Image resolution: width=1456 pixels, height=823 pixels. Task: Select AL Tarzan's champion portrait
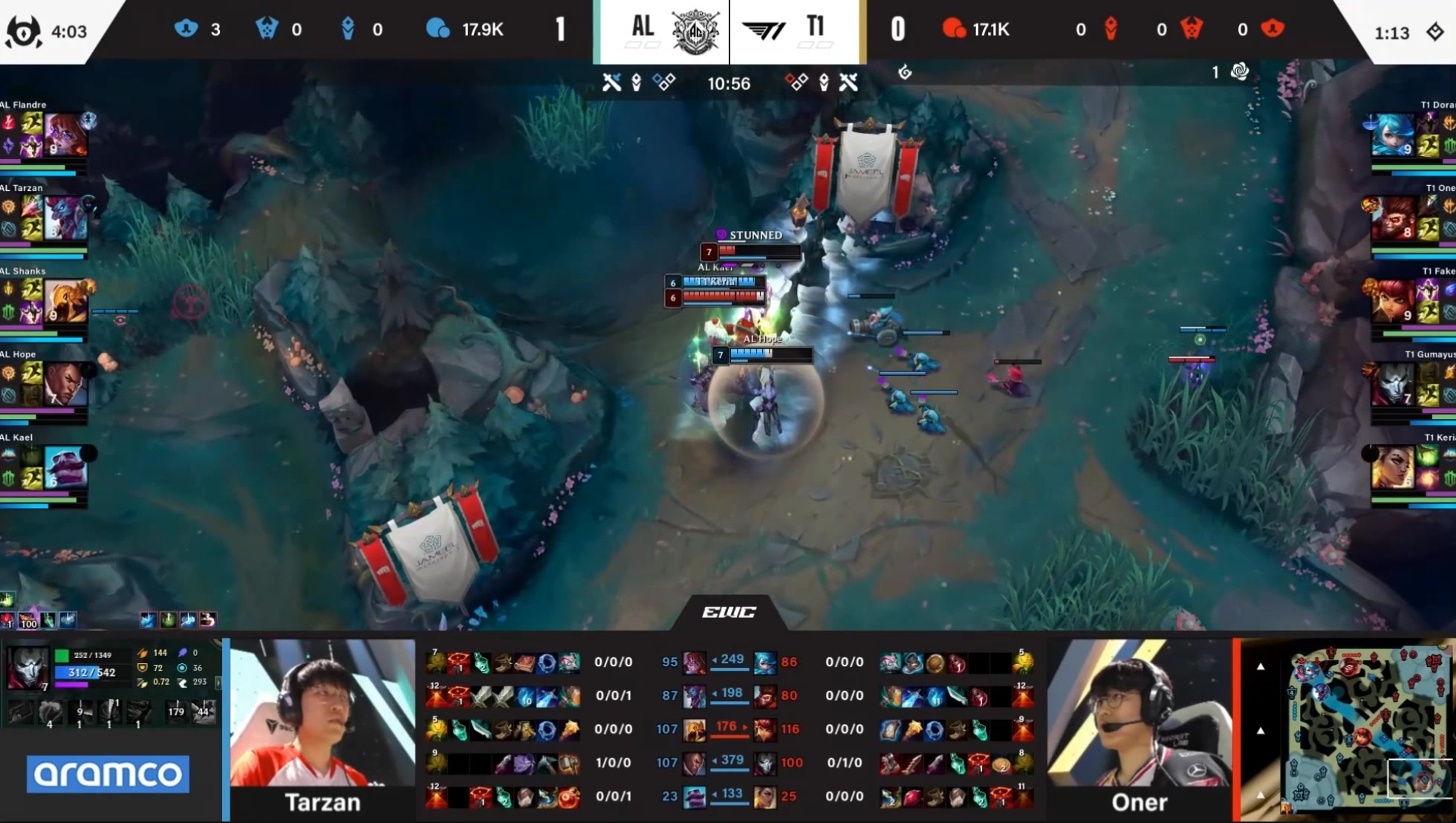(65, 218)
